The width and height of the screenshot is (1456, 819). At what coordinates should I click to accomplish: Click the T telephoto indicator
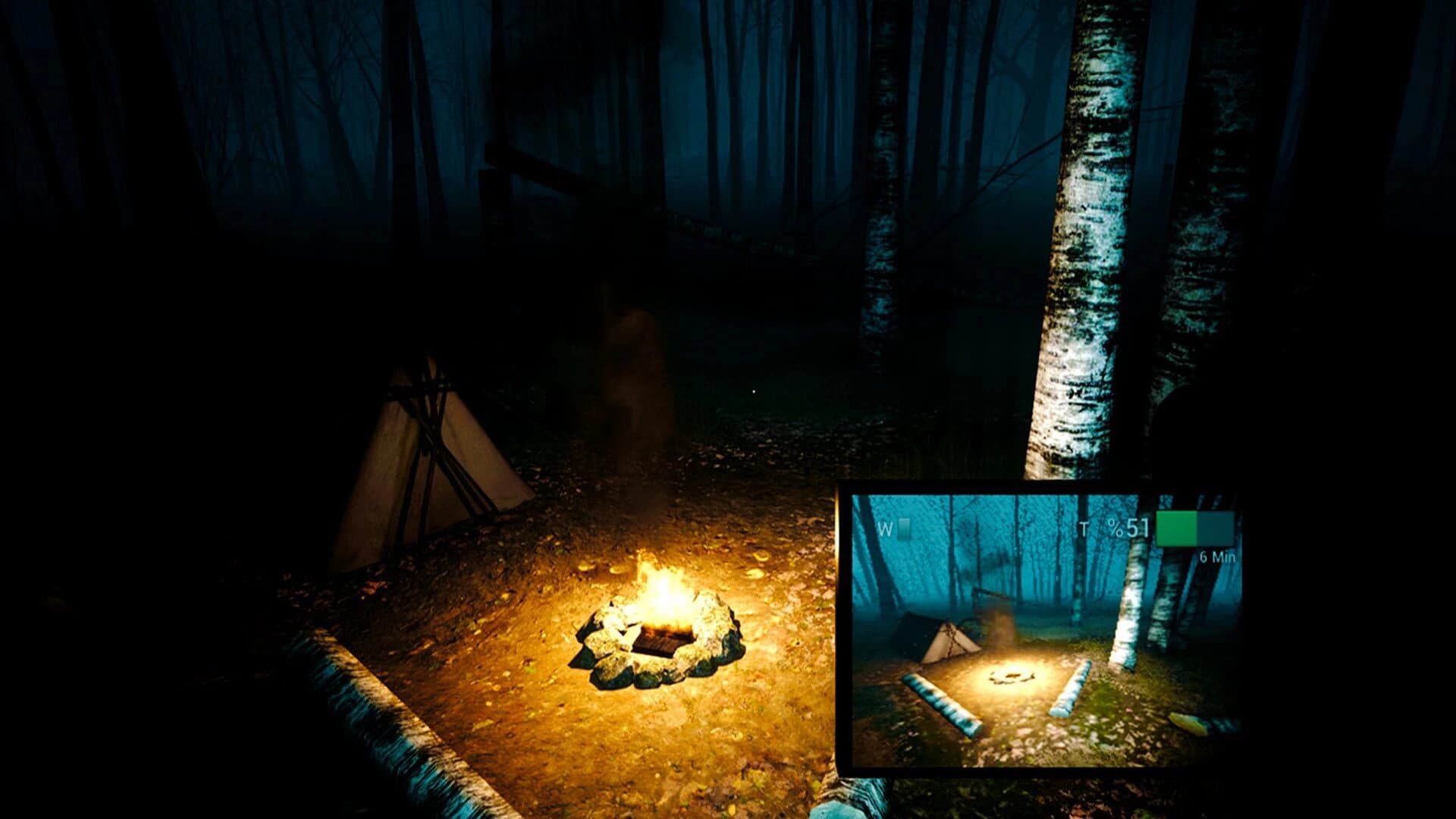coord(1084,529)
